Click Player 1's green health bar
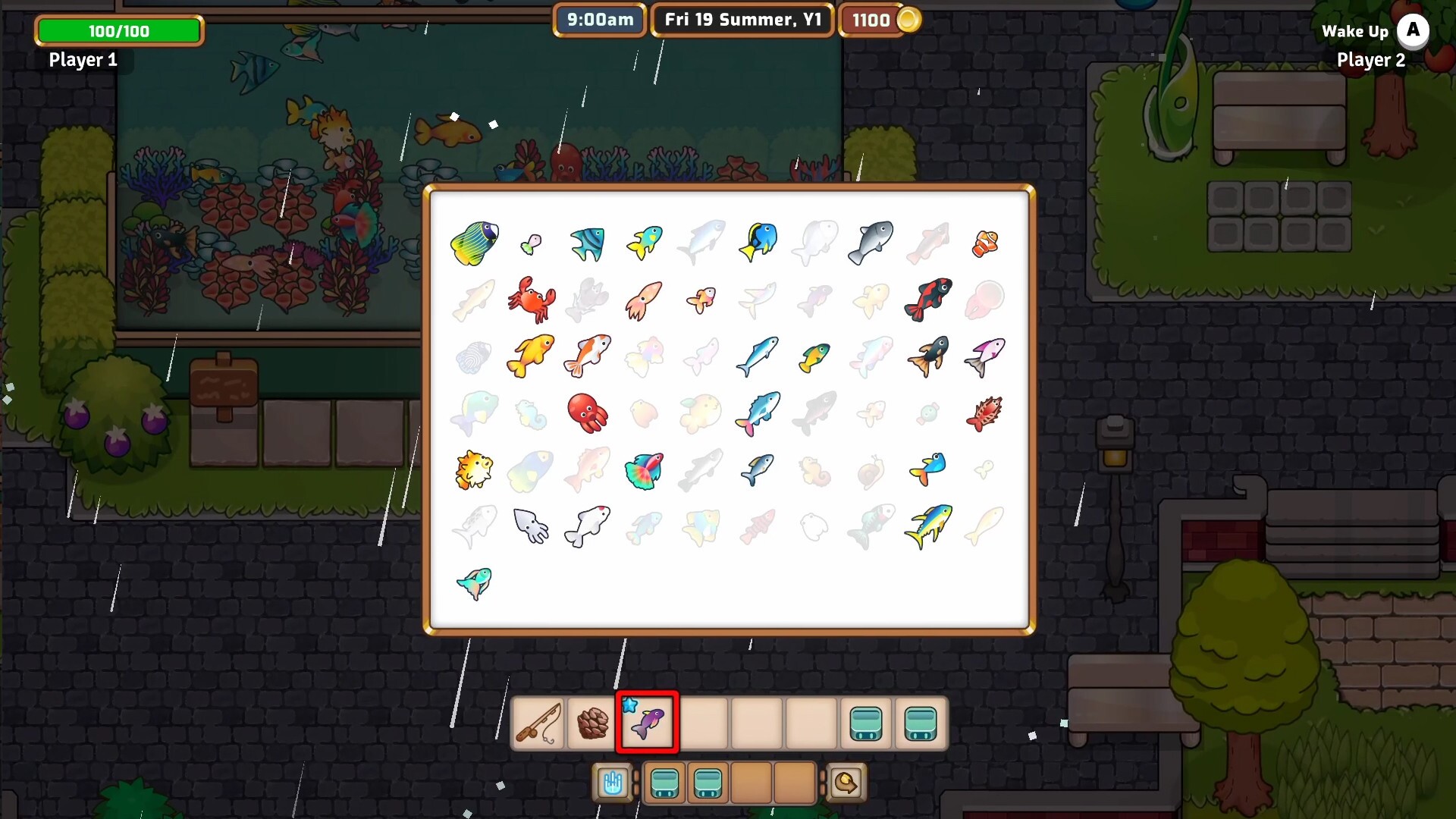 pos(118,31)
